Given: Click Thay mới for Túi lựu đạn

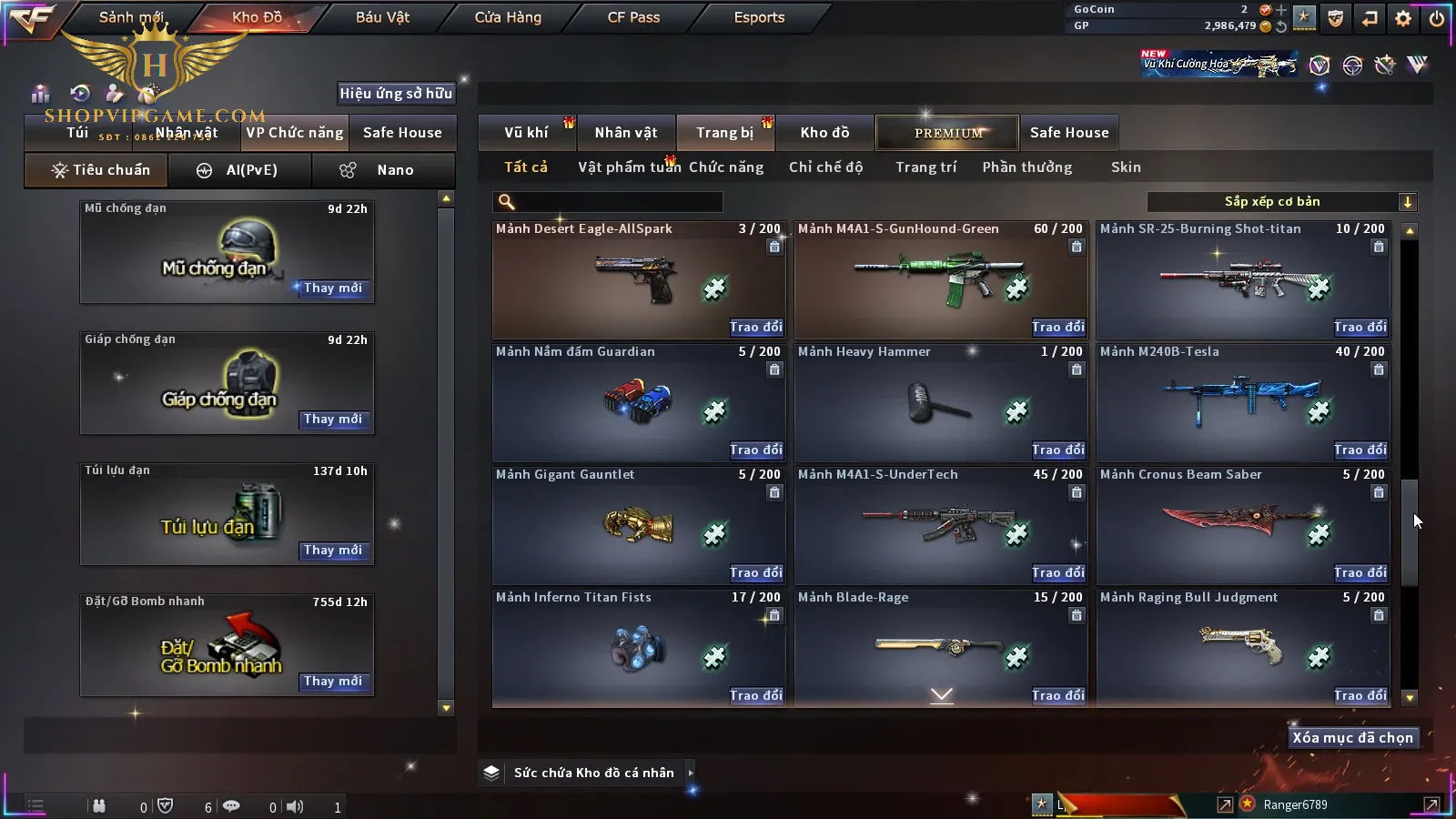Looking at the screenshot, I should click(x=333, y=551).
